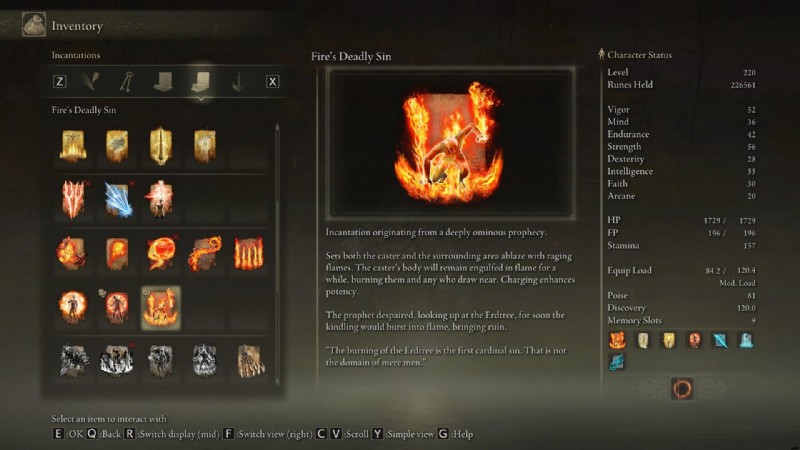Choose the red claw slash incantation
Screen dimensions: 800x450
pyautogui.click(x=73, y=199)
